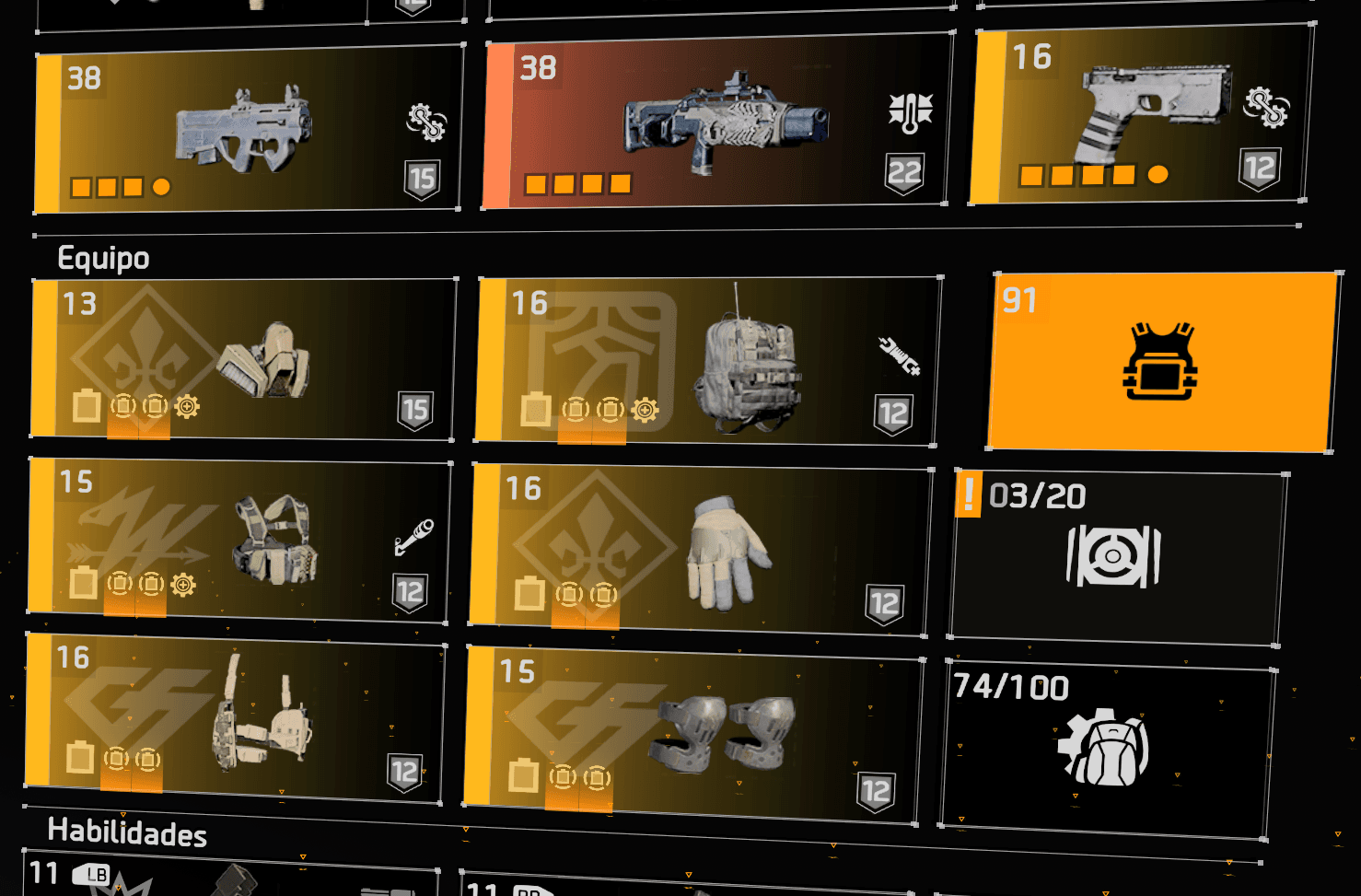Select the level 38 submachine gun slot
1361x896 pixels.
pyautogui.click(x=247, y=130)
